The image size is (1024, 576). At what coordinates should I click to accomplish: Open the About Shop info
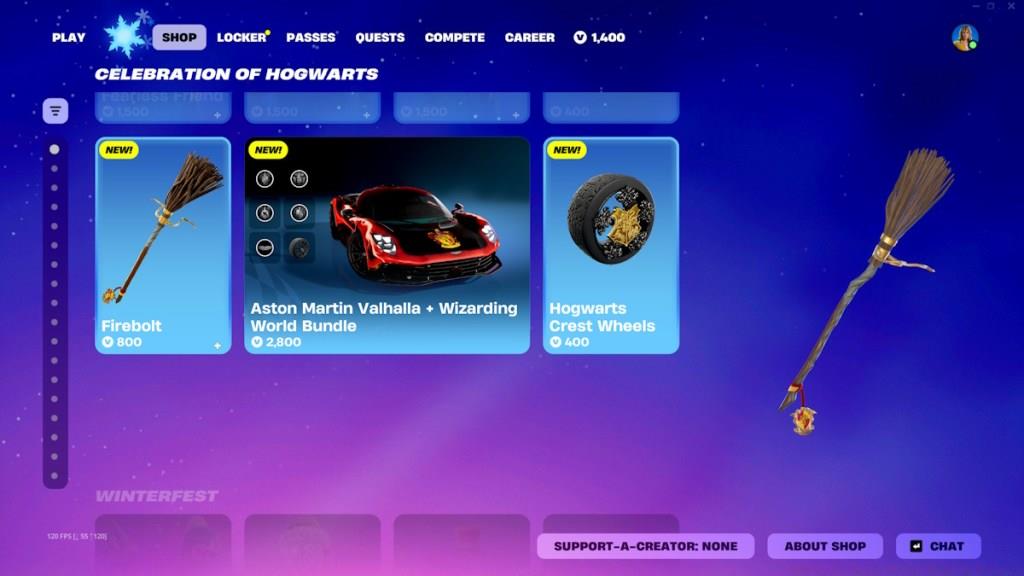825,546
